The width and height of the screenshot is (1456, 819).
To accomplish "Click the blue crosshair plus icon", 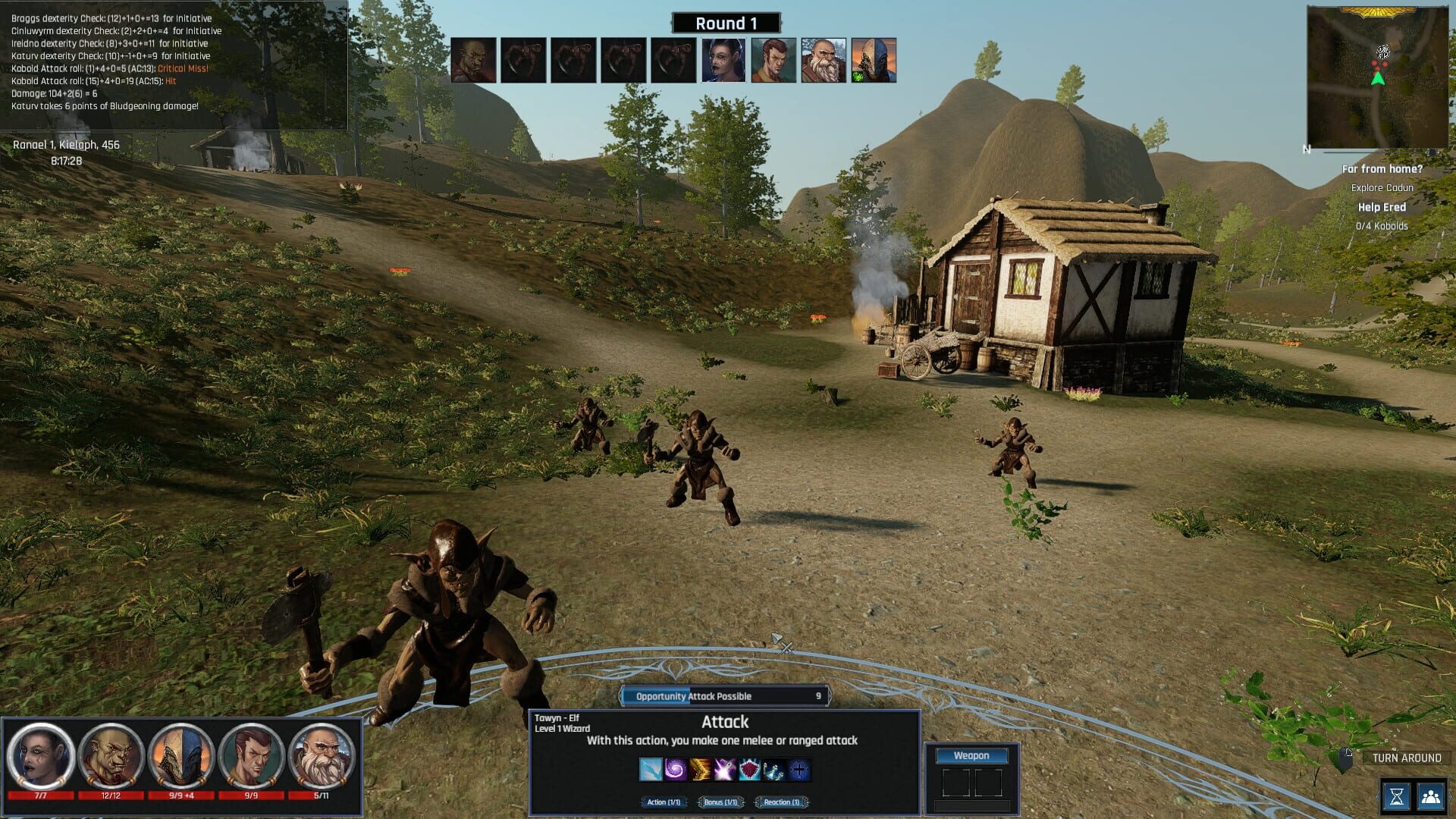I will point(799,770).
